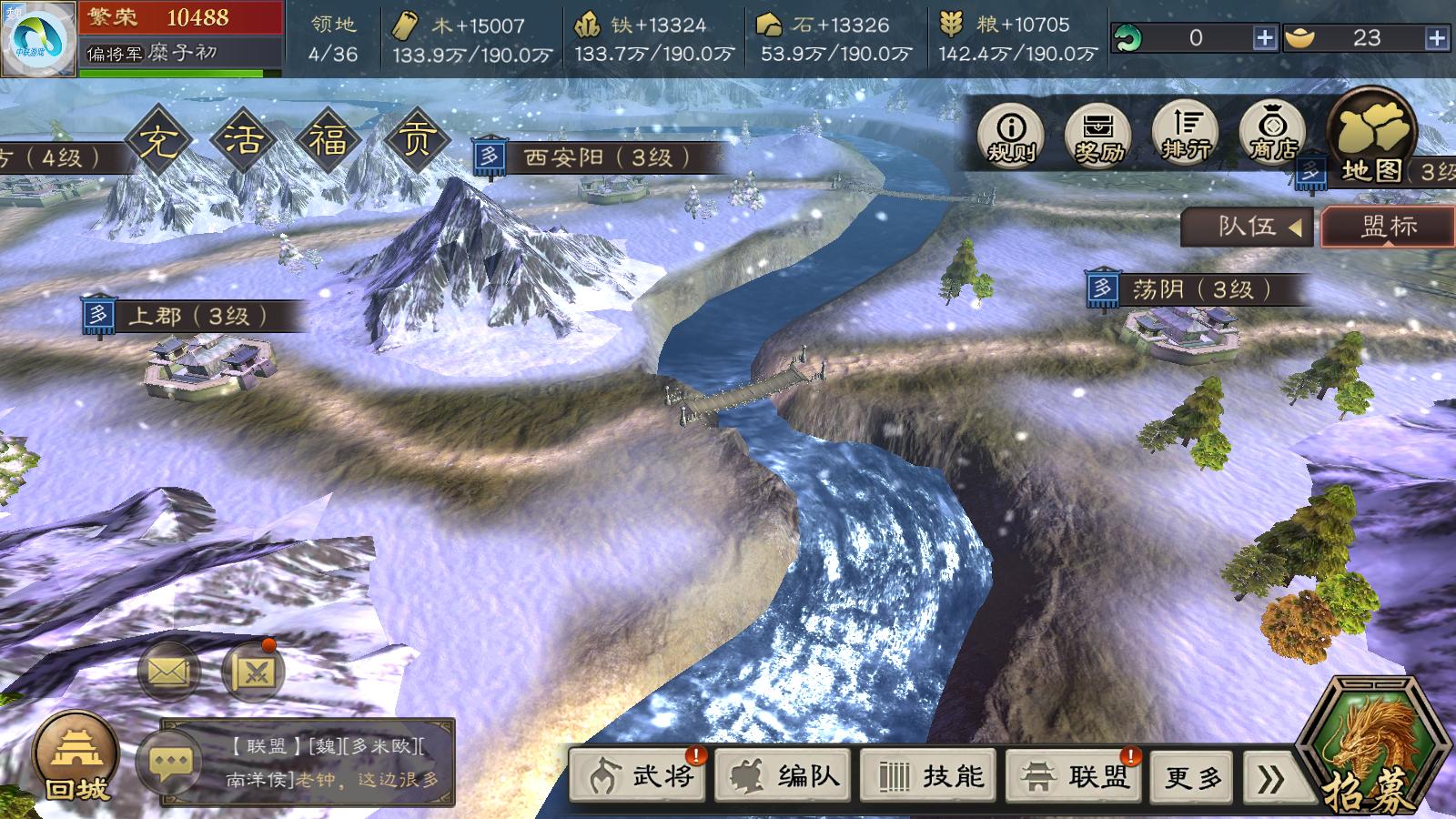Screen dimensions: 1456x819
Task: Show the 排行 rankings list
Action: (x=1186, y=135)
